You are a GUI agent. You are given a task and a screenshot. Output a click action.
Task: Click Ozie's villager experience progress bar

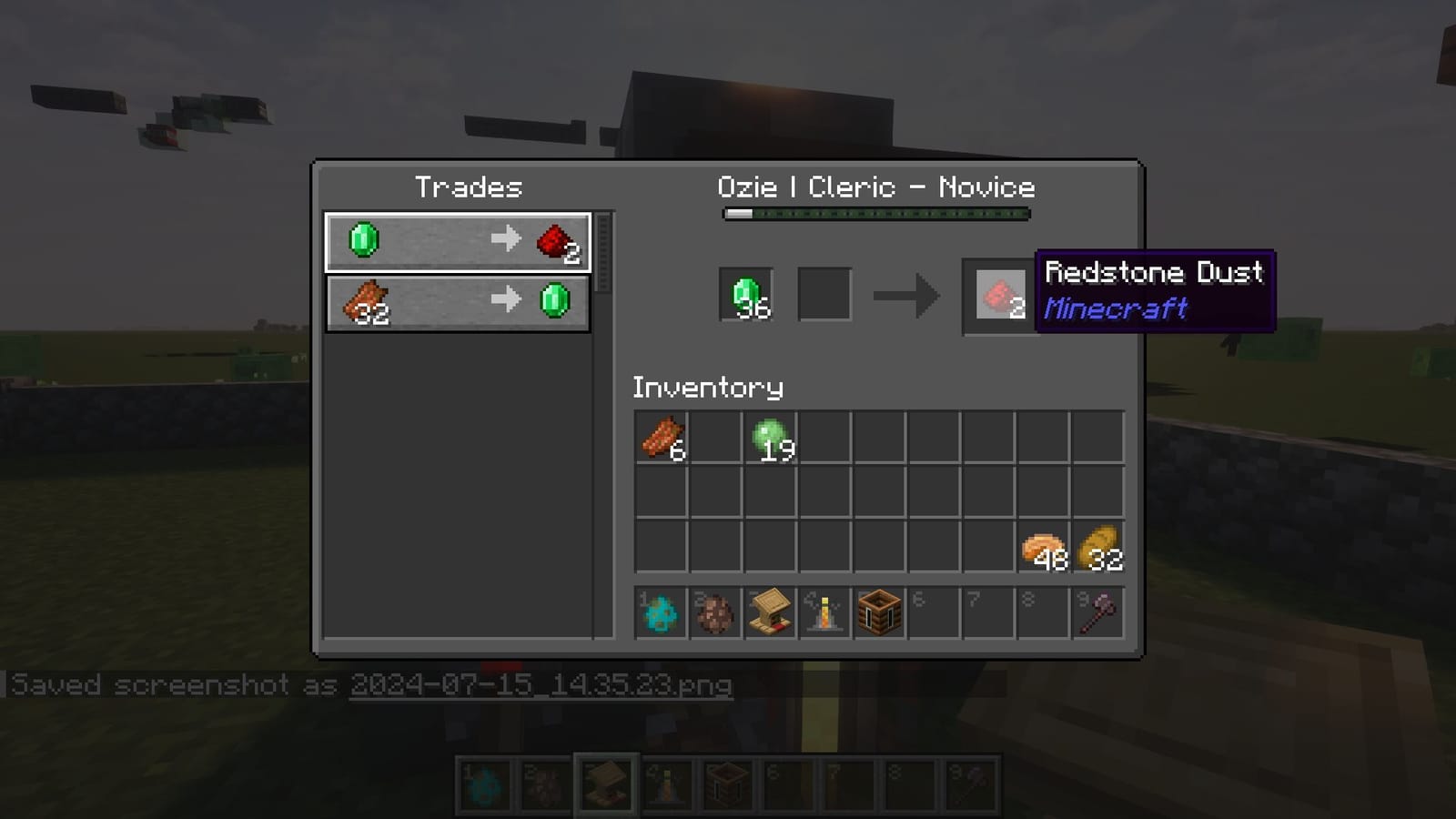coord(875,214)
